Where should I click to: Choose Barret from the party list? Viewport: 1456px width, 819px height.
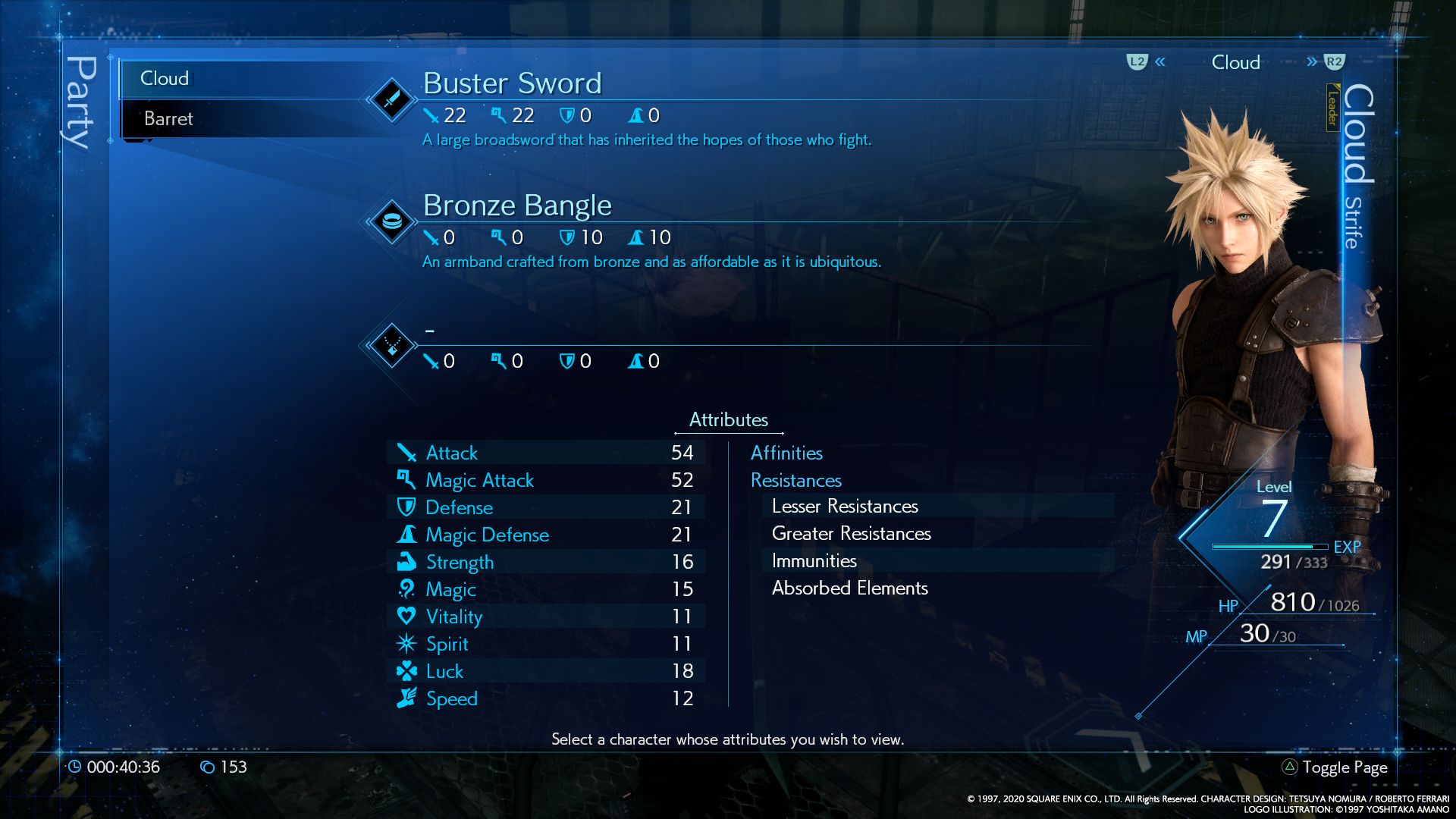click(x=168, y=118)
